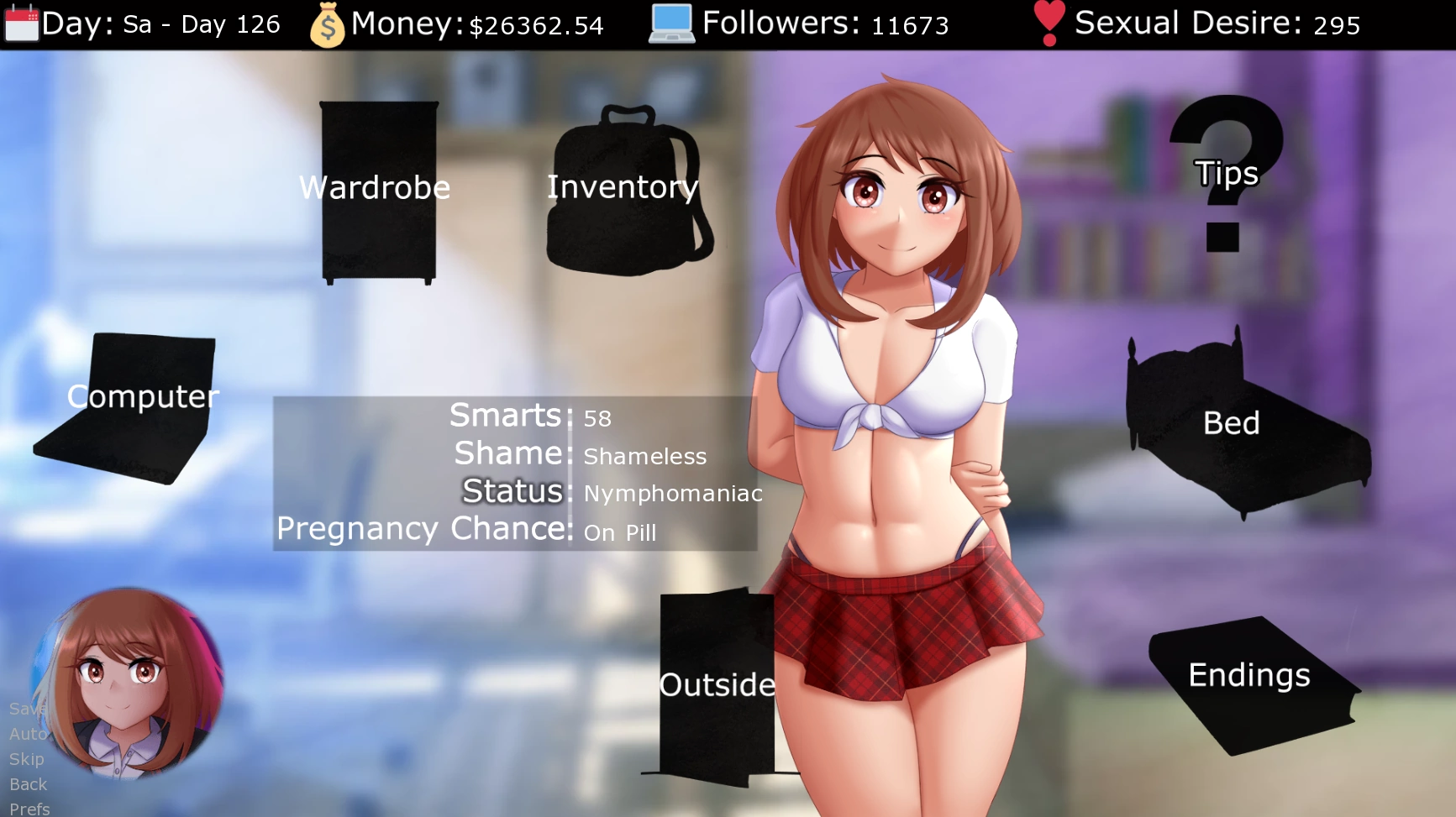Click Back in the quick menu
Image resolution: width=1456 pixels, height=817 pixels.
coord(28,784)
